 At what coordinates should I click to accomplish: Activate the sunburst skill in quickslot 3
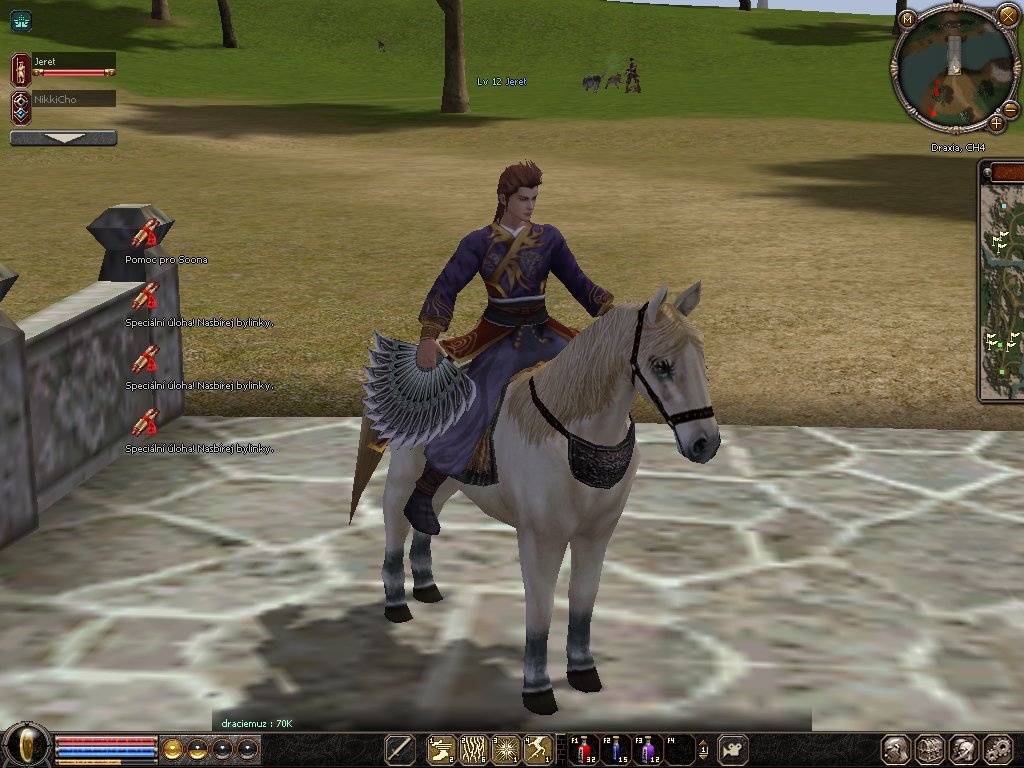507,749
